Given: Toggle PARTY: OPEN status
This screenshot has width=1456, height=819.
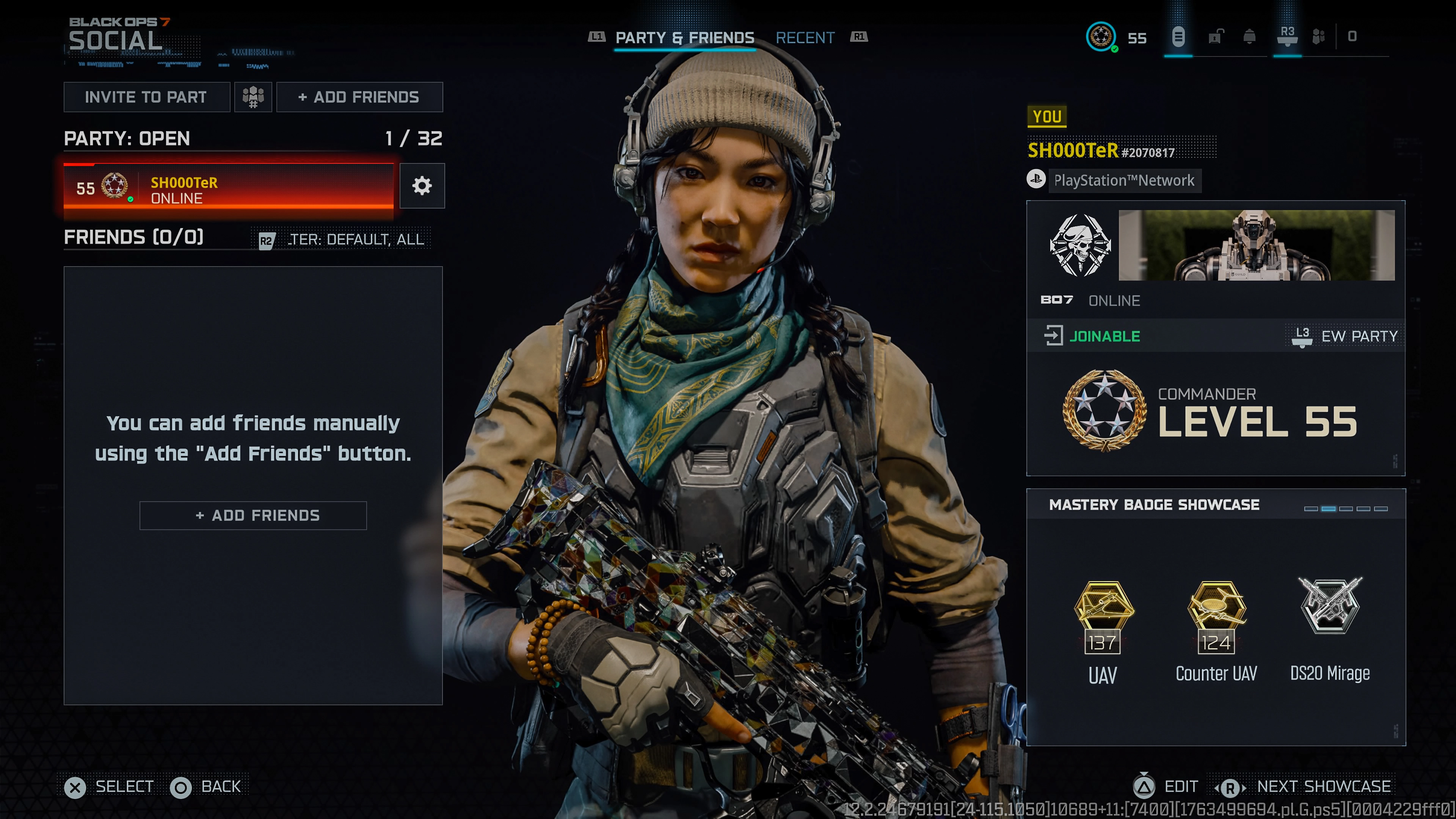Looking at the screenshot, I should pyautogui.click(x=127, y=138).
